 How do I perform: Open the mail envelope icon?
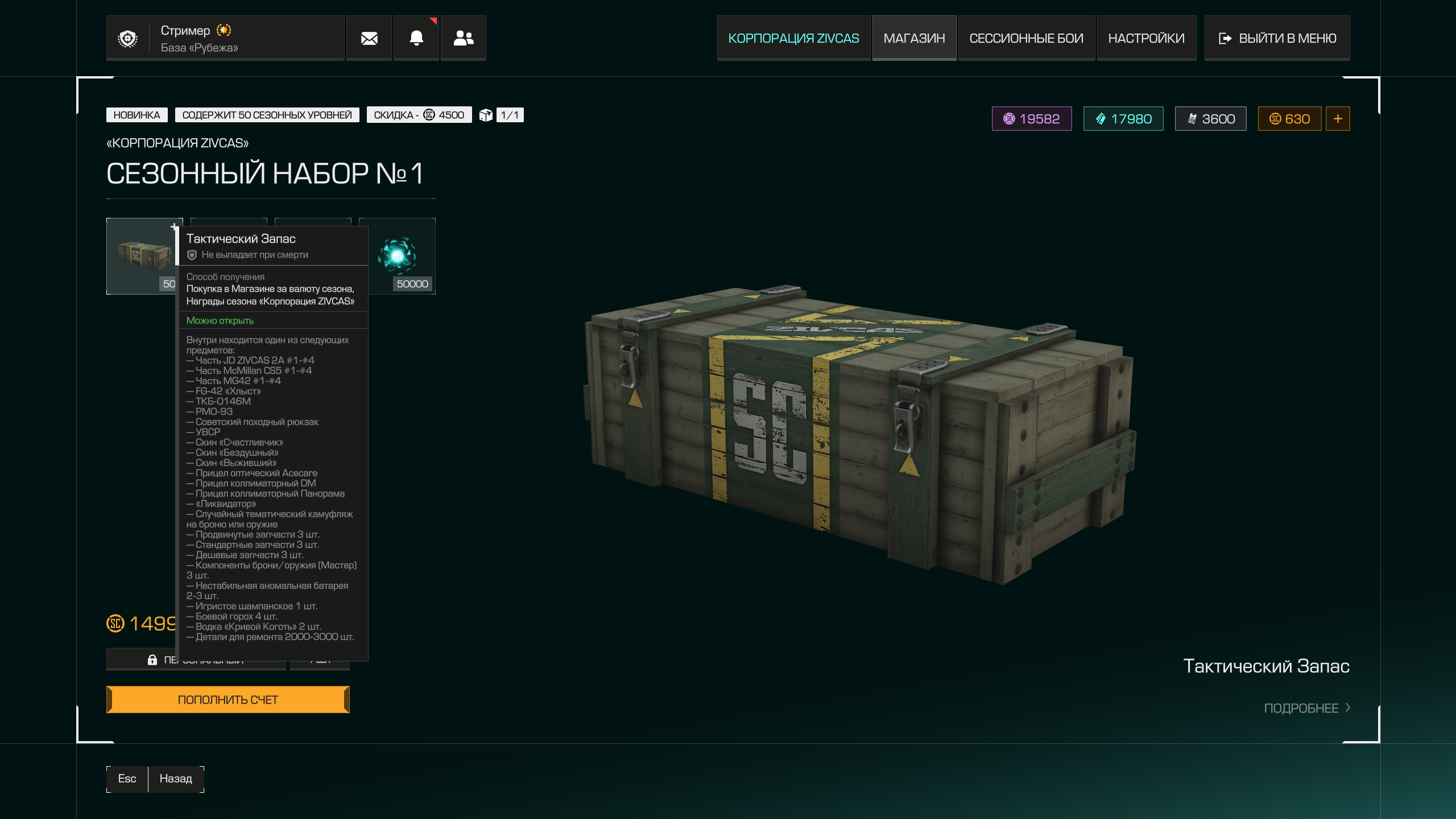coord(369,38)
